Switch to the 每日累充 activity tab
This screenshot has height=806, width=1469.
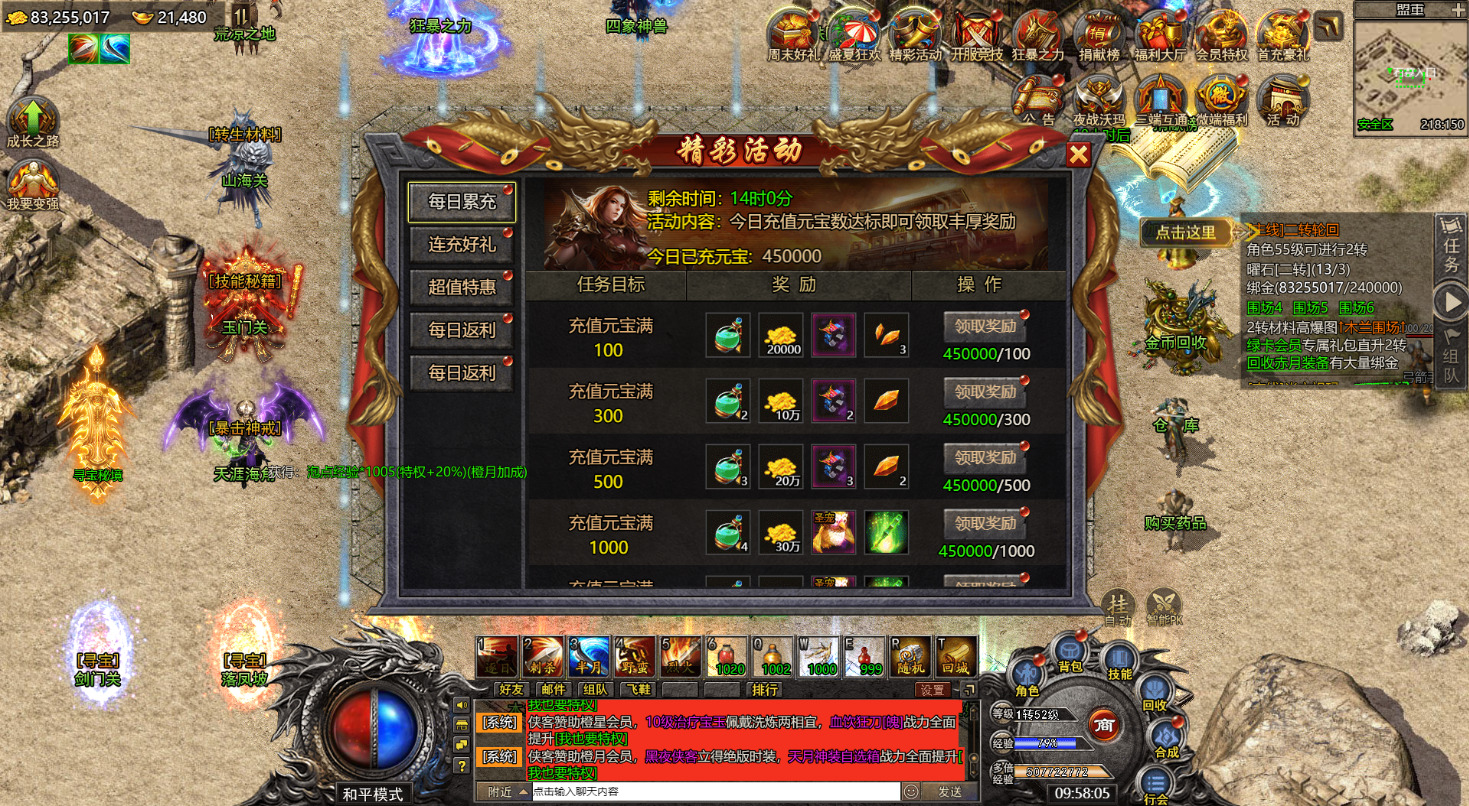[461, 200]
